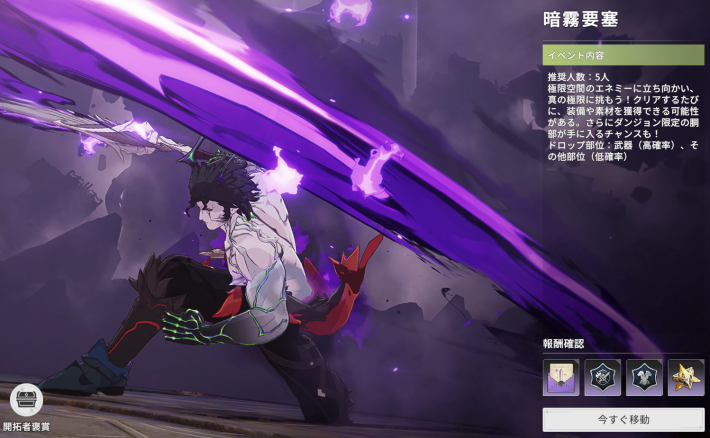This screenshot has height=438, width=710.
Task: Inspect the crossed swords badge reward
Action: click(603, 377)
